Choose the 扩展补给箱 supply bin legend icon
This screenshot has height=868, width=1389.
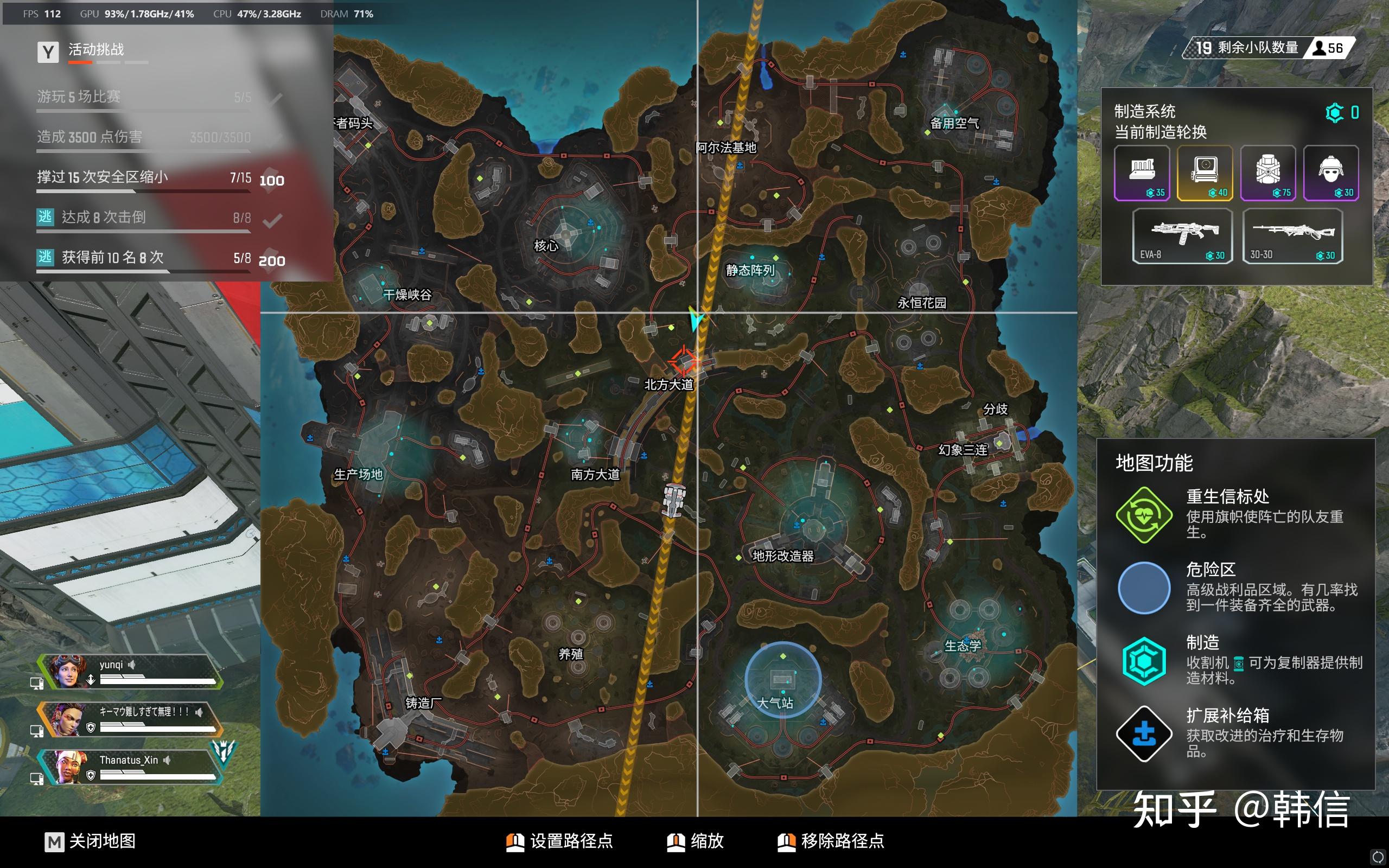coord(1144,733)
